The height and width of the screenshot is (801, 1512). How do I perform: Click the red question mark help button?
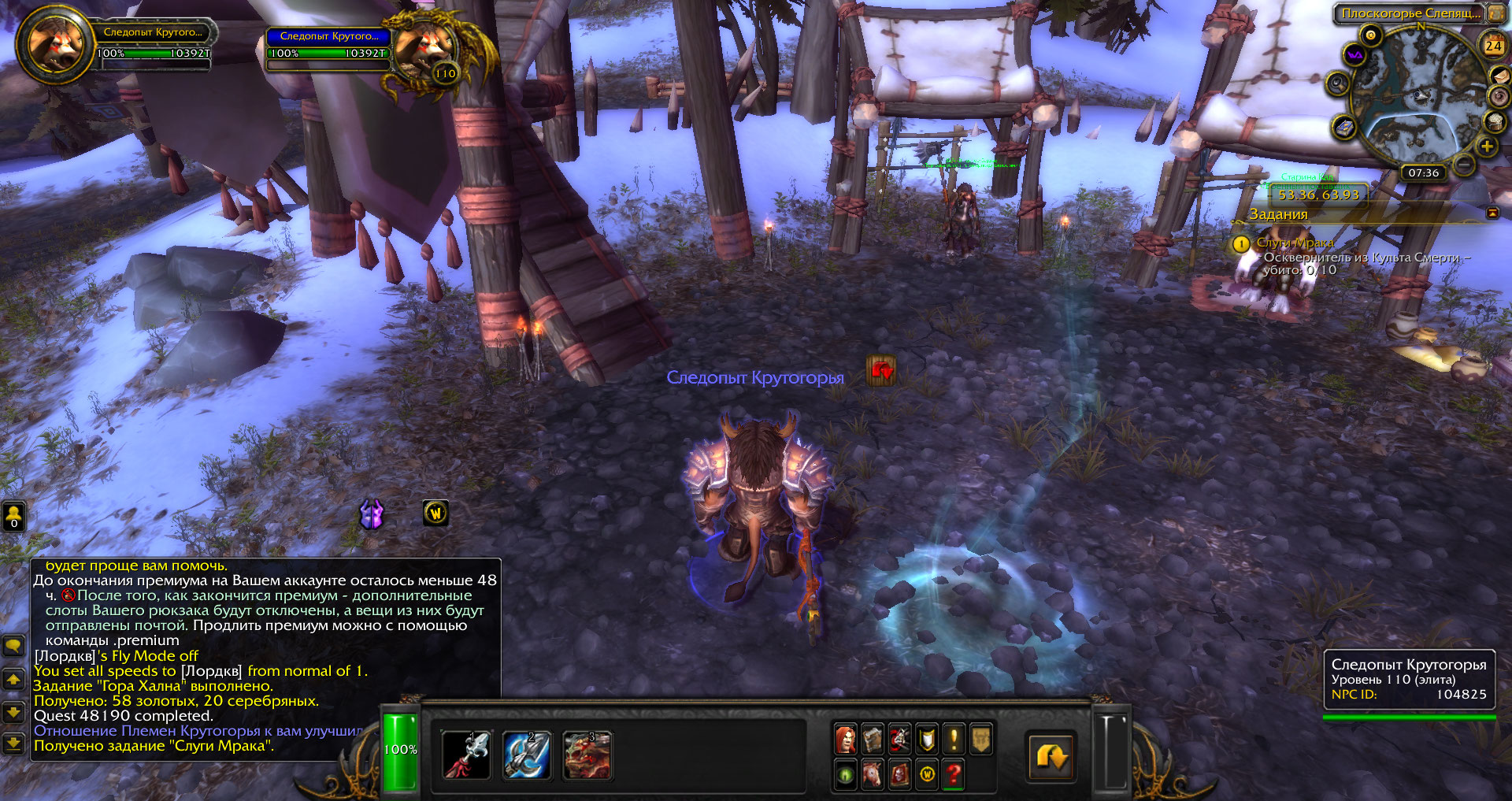[954, 774]
